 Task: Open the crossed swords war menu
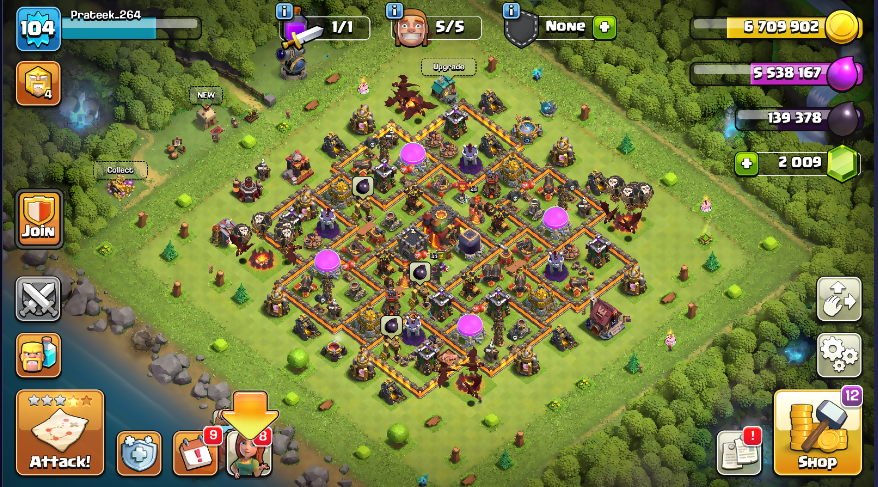pos(38,299)
